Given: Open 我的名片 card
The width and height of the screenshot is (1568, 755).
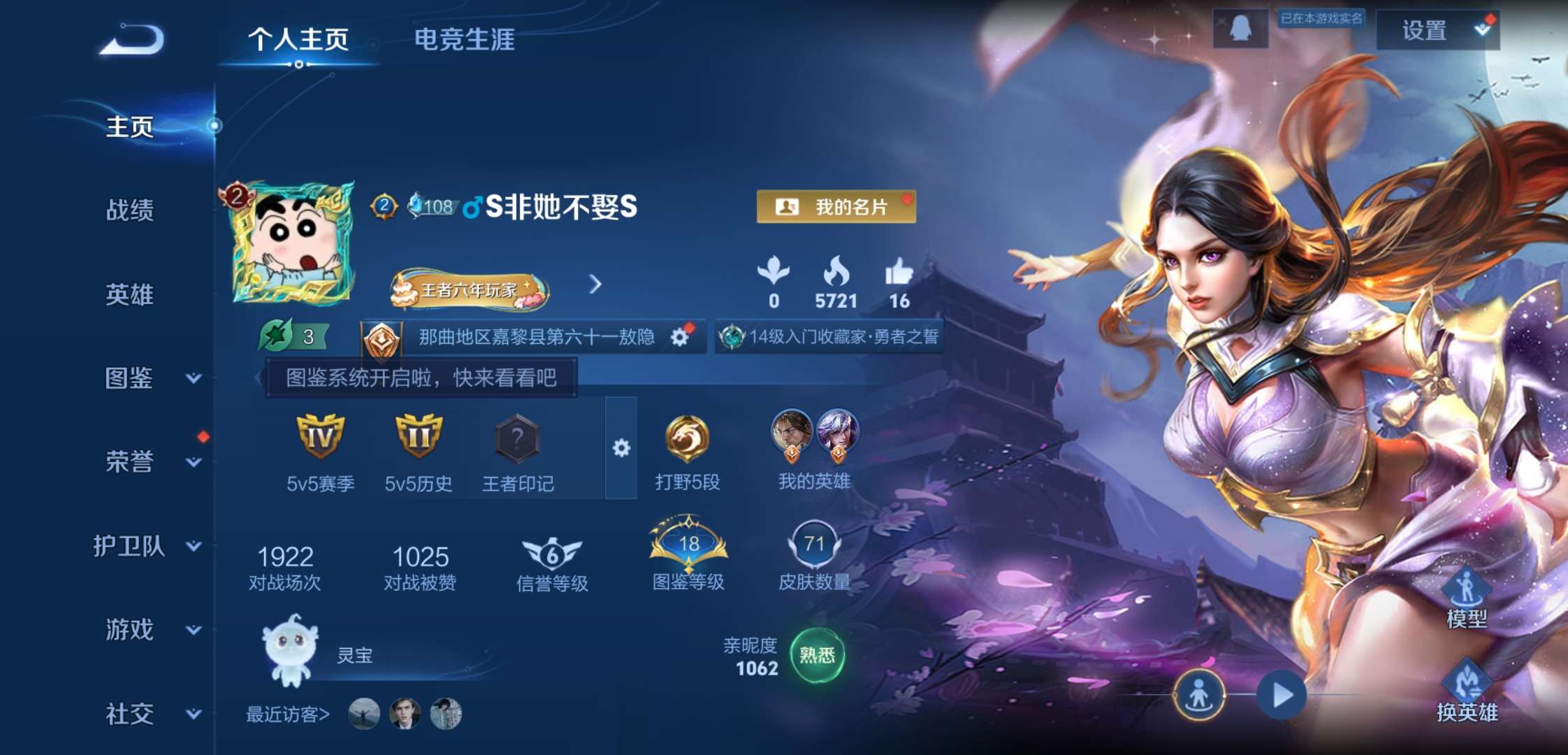Looking at the screenshot, I should click(x=837, y=208).
